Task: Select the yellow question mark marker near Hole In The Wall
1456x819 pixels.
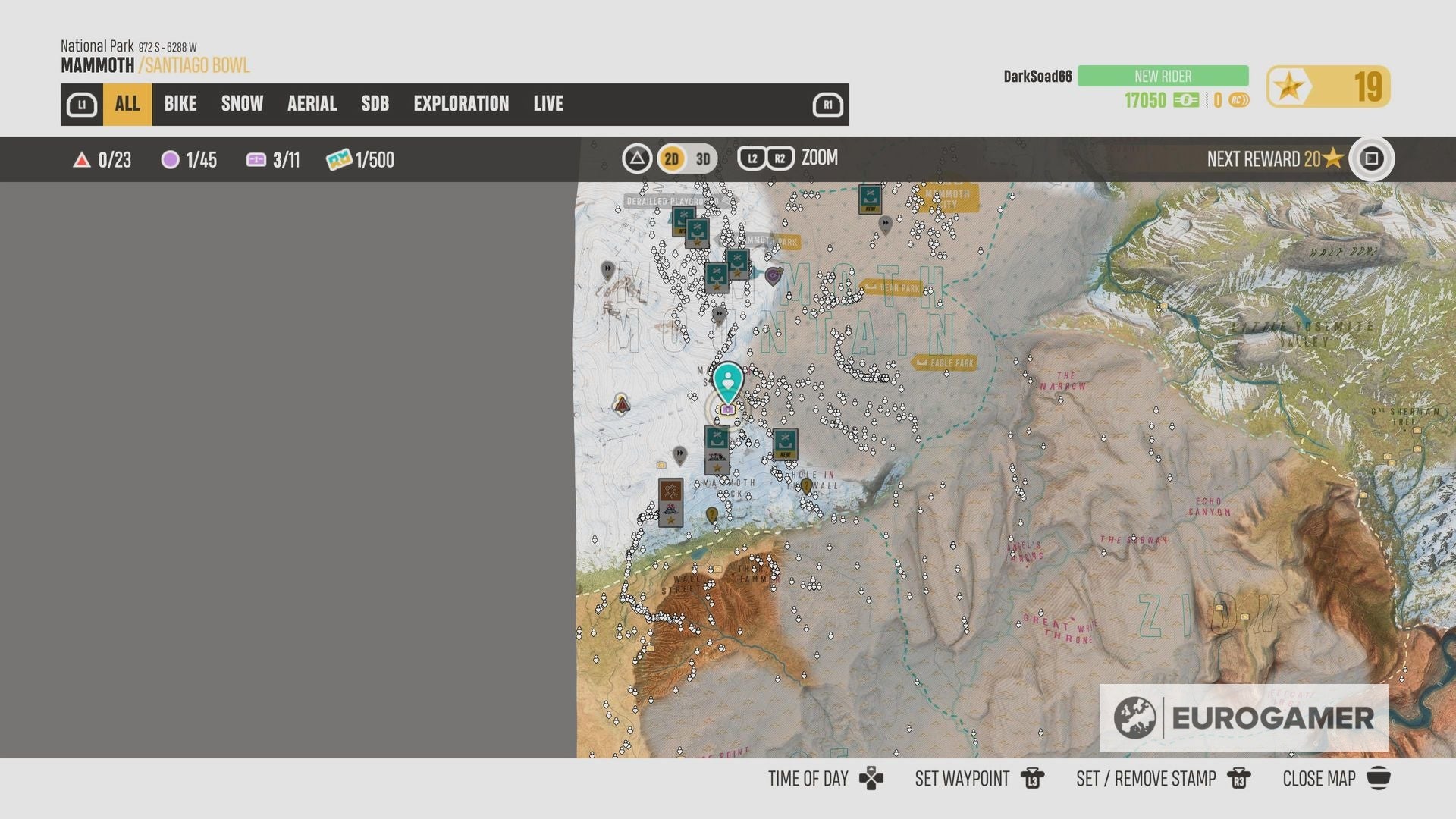Action: (x=806, y=485)
